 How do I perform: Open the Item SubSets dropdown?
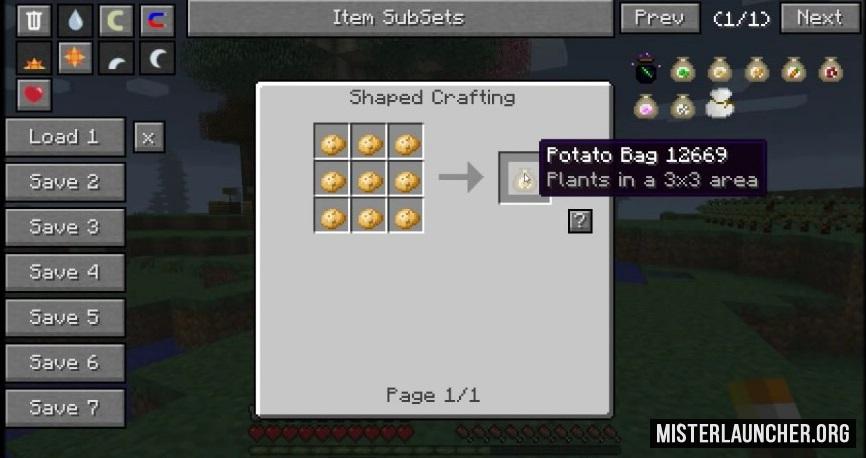coord(398,18)
